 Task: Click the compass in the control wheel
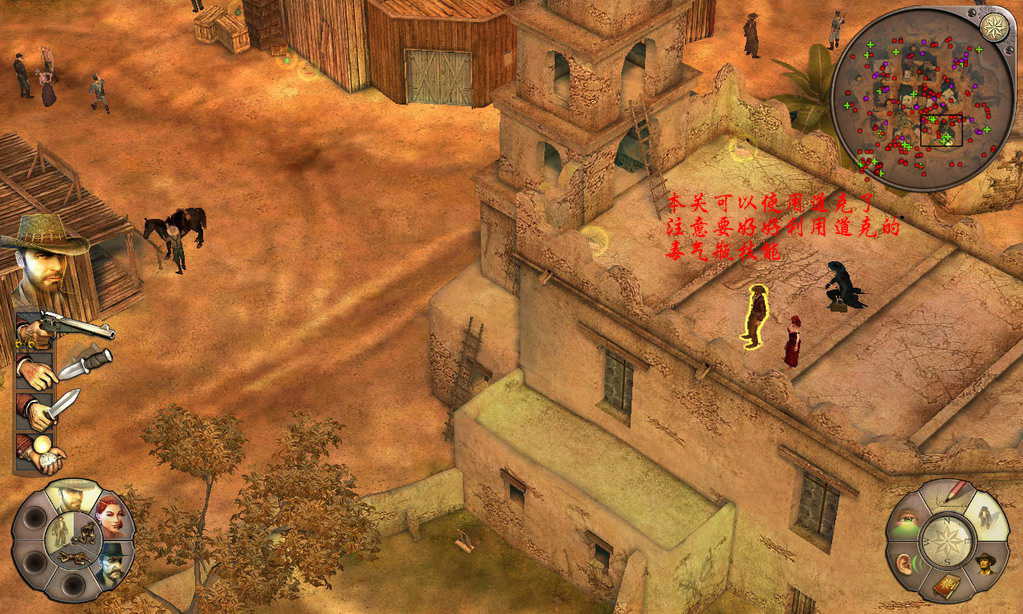[945, 540]
